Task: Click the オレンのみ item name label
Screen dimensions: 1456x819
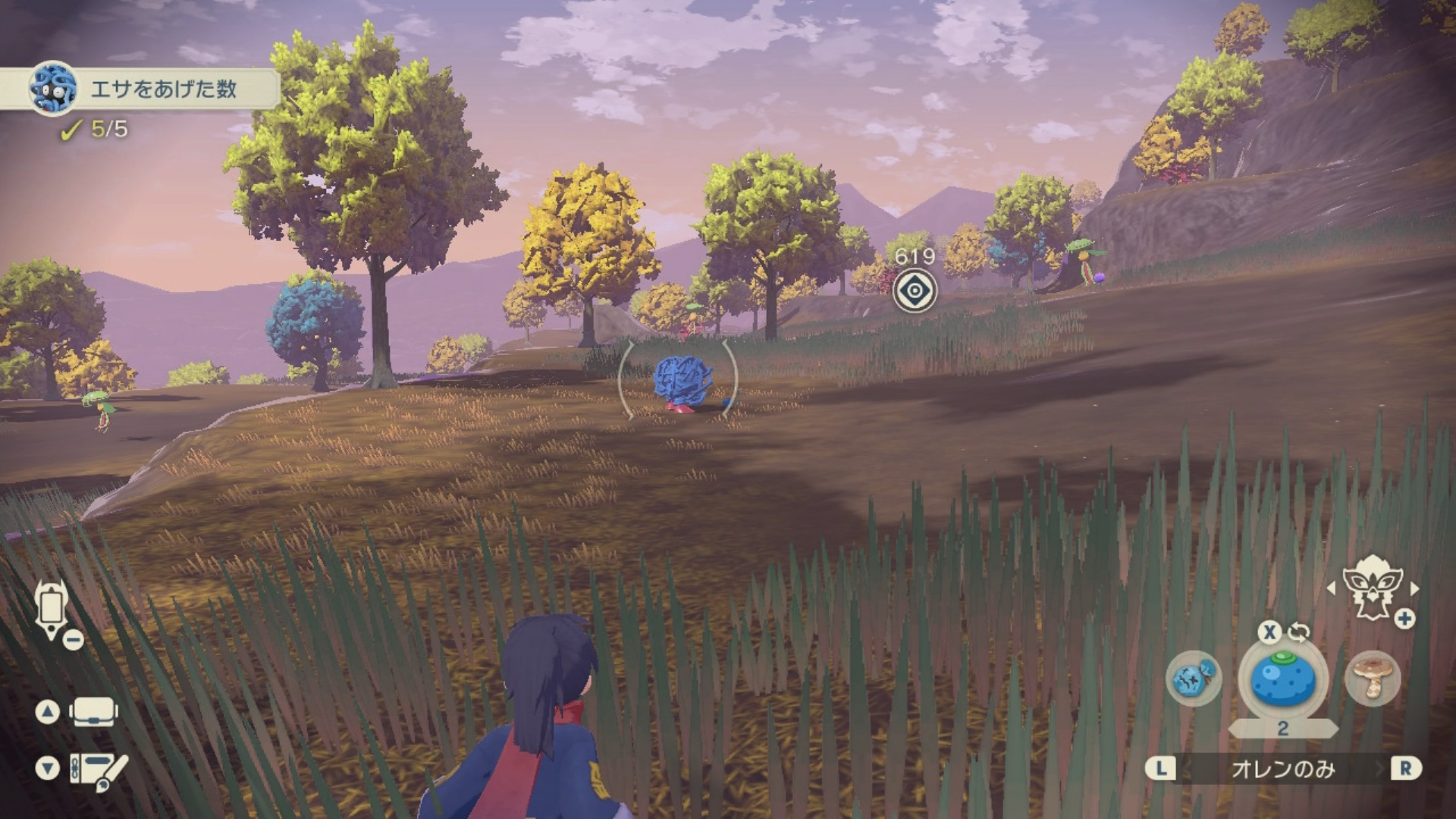Action: pos(1282,769)
